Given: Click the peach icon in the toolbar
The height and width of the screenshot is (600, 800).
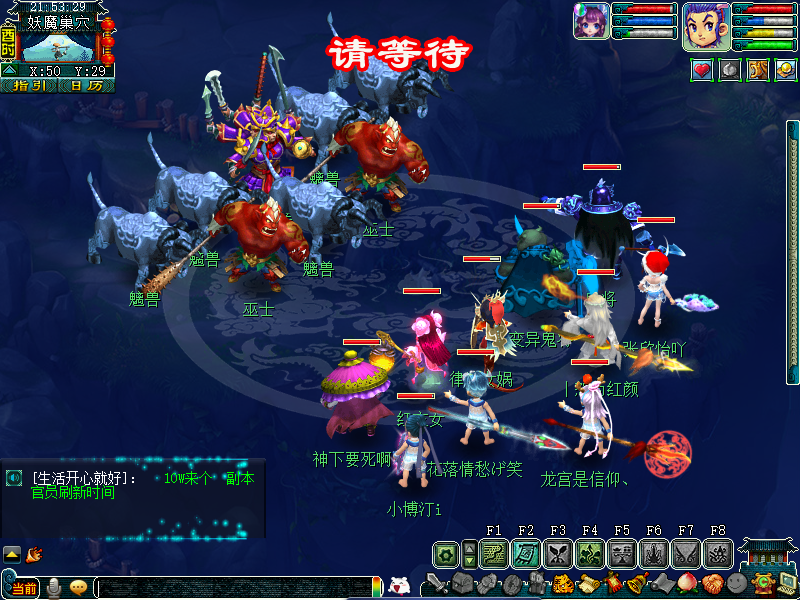Looking at the screenshot, I should pyautogui.click(x=685, y=584).
